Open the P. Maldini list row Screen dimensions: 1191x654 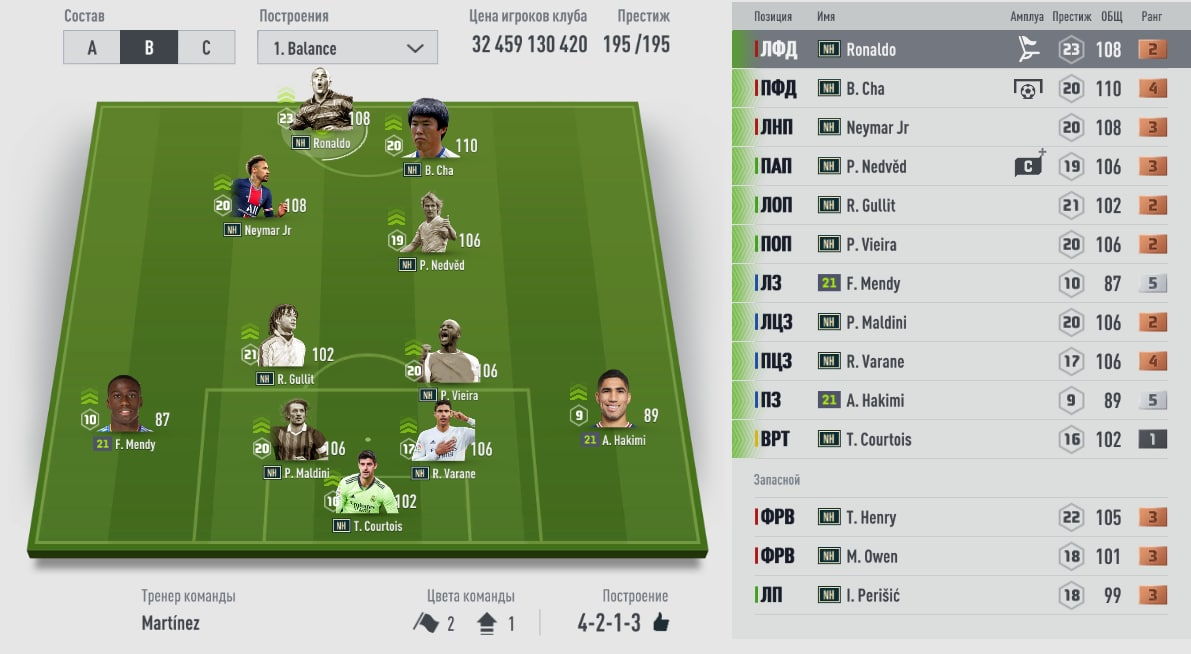[960, 322]
